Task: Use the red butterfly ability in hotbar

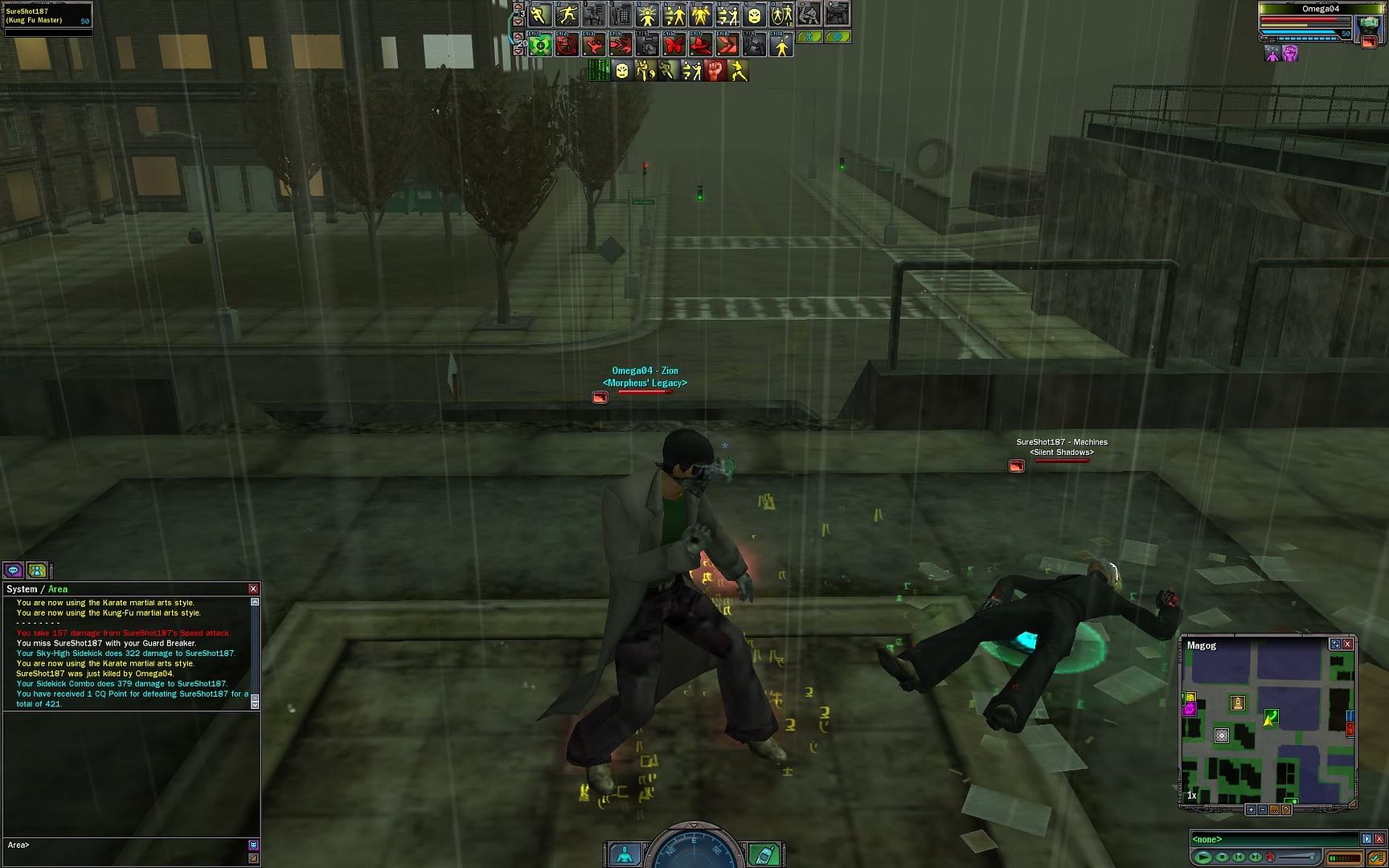Action: [x=674, y=46]
